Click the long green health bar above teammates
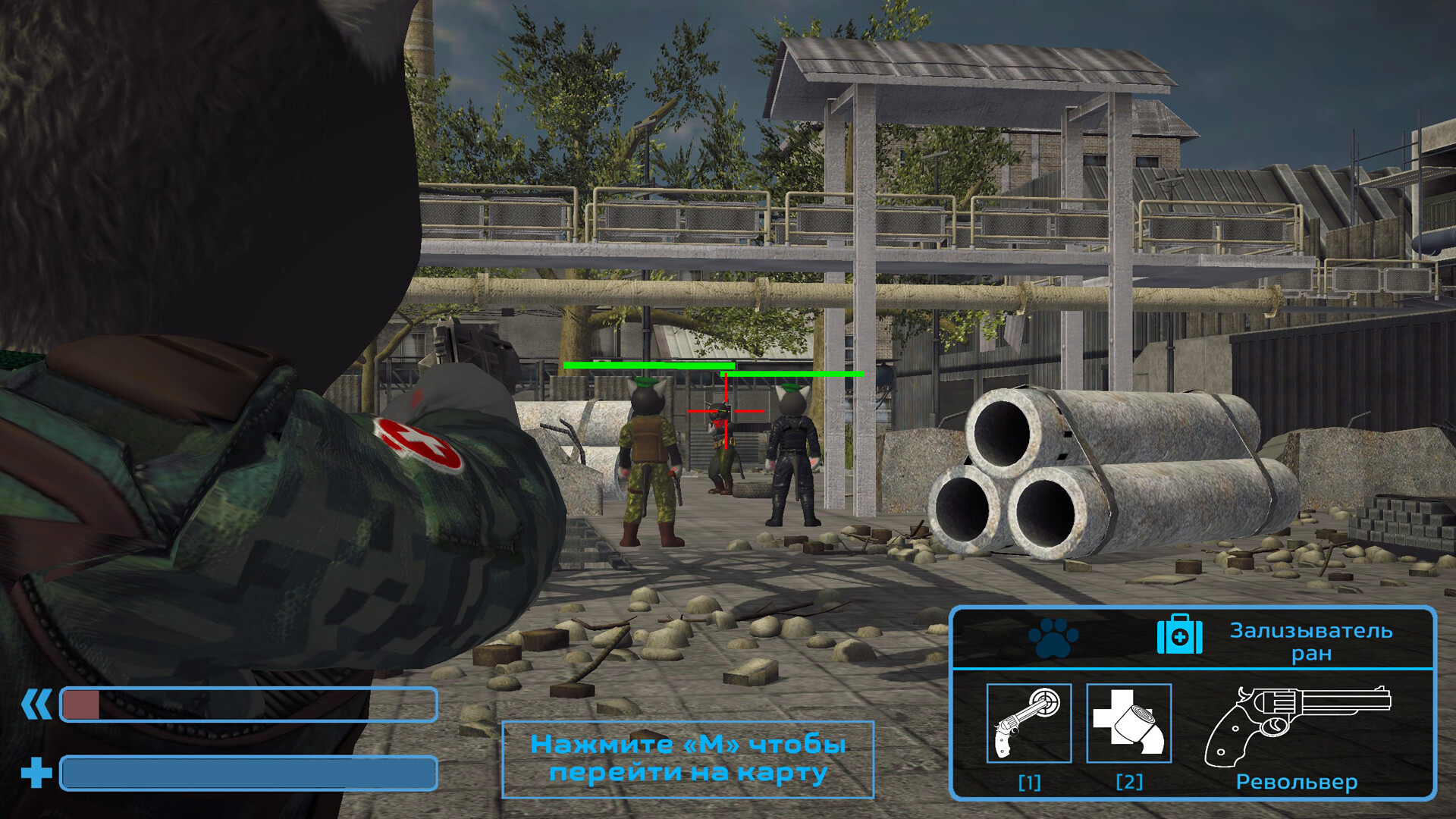This screenshot has height=819, width=1456. [x=648, y=366]
